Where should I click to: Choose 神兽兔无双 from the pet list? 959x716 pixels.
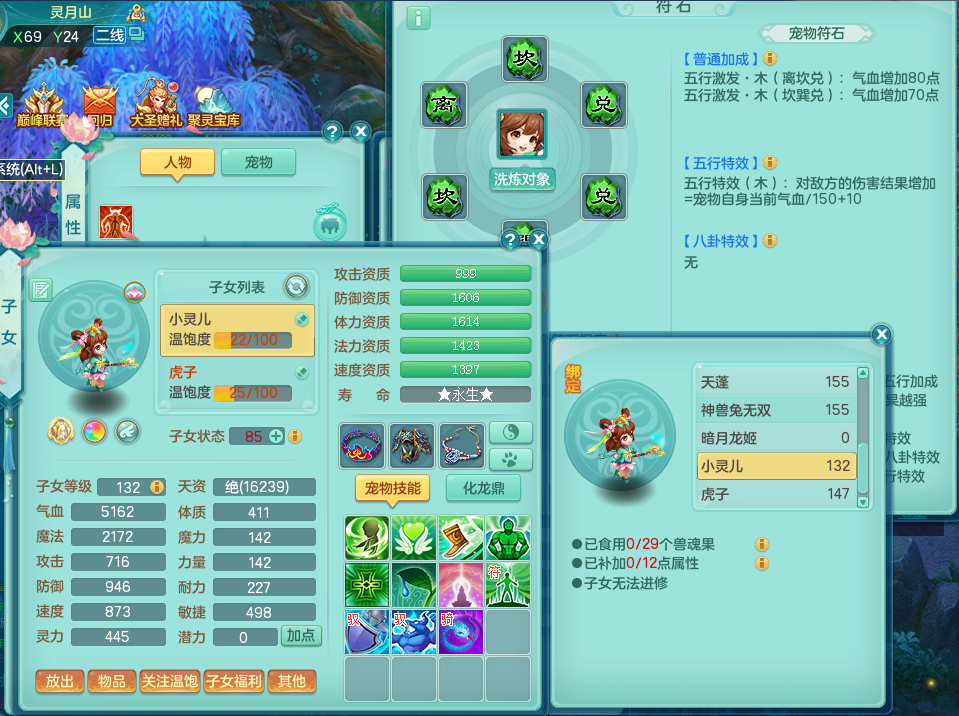coord(775,410)
